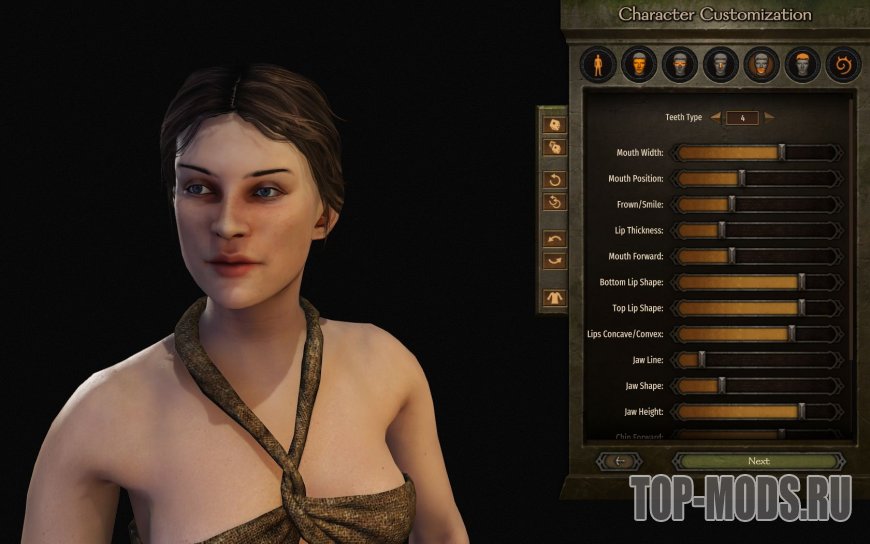This screenshot has height=544, width=870.
Task: Switch to the swirl tattoo tab
Action: click(x=842, y=66)
